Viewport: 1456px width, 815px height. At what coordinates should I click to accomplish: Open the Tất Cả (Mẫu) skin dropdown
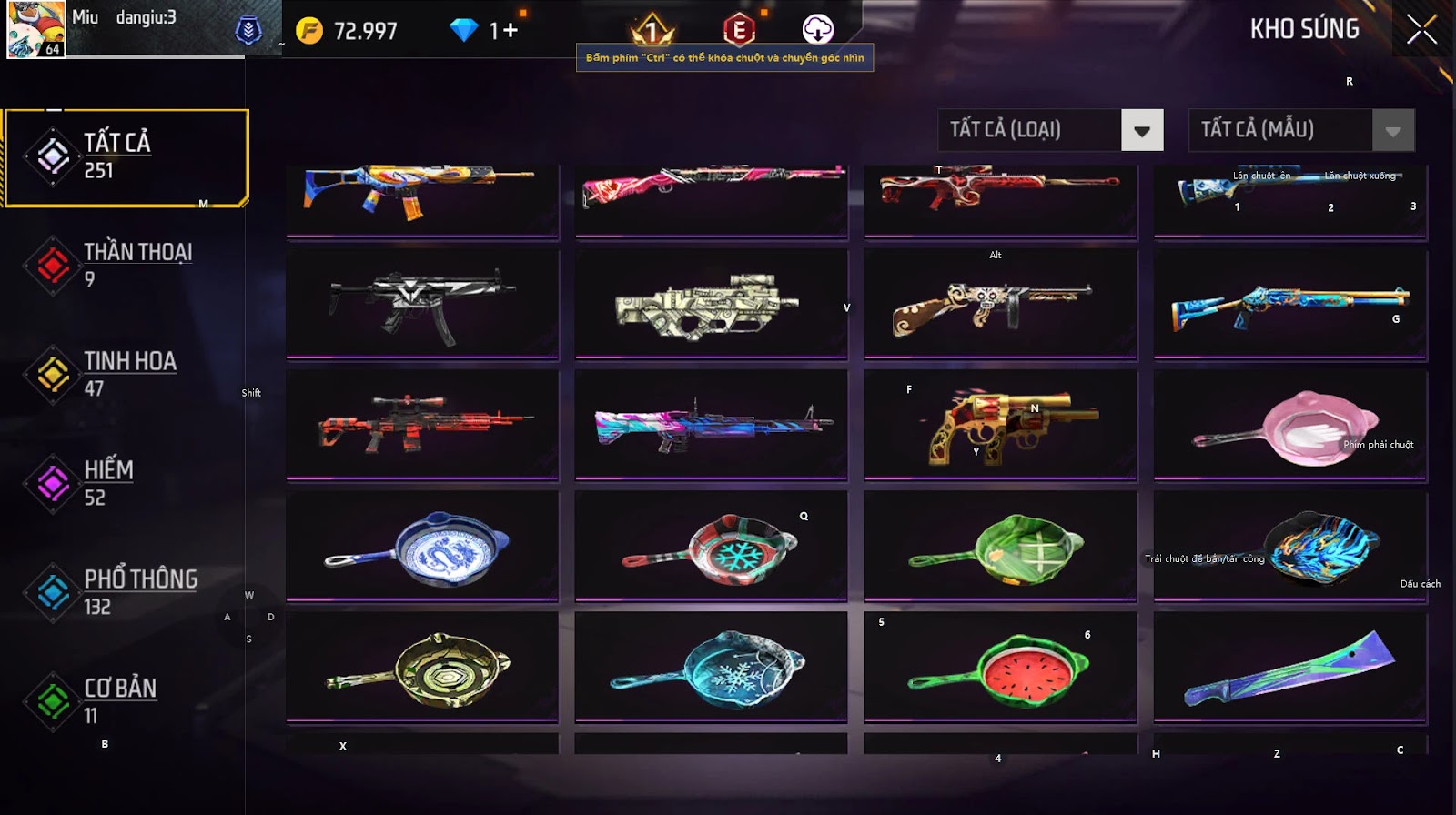pyautogui.click(x=1392, y=130)
